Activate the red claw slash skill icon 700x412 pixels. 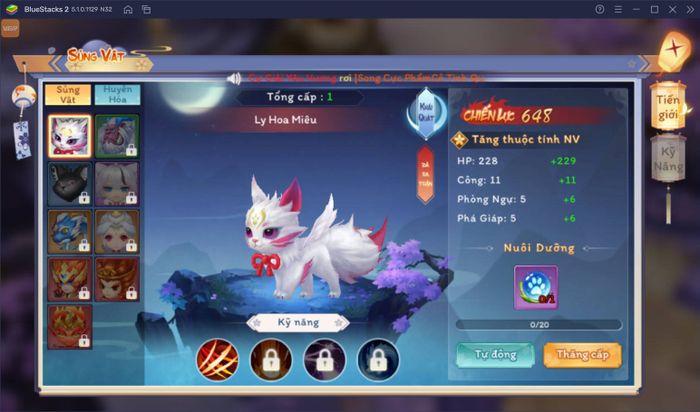tap(215, 357)
